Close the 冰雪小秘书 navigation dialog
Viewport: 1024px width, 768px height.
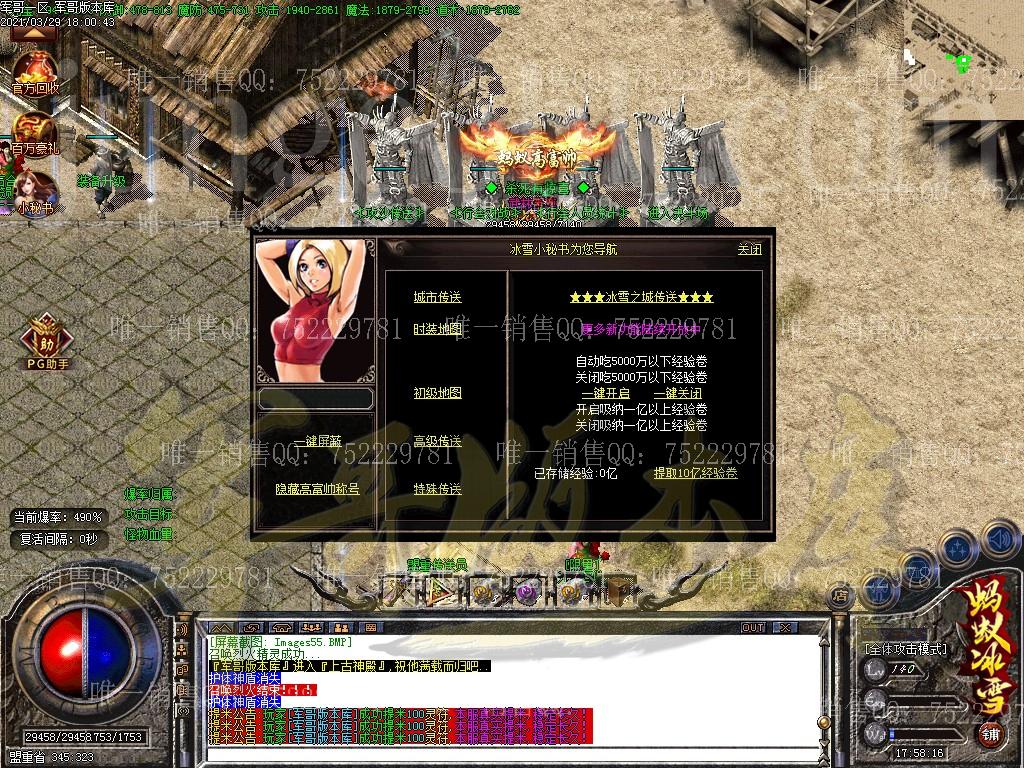point(749,249)
